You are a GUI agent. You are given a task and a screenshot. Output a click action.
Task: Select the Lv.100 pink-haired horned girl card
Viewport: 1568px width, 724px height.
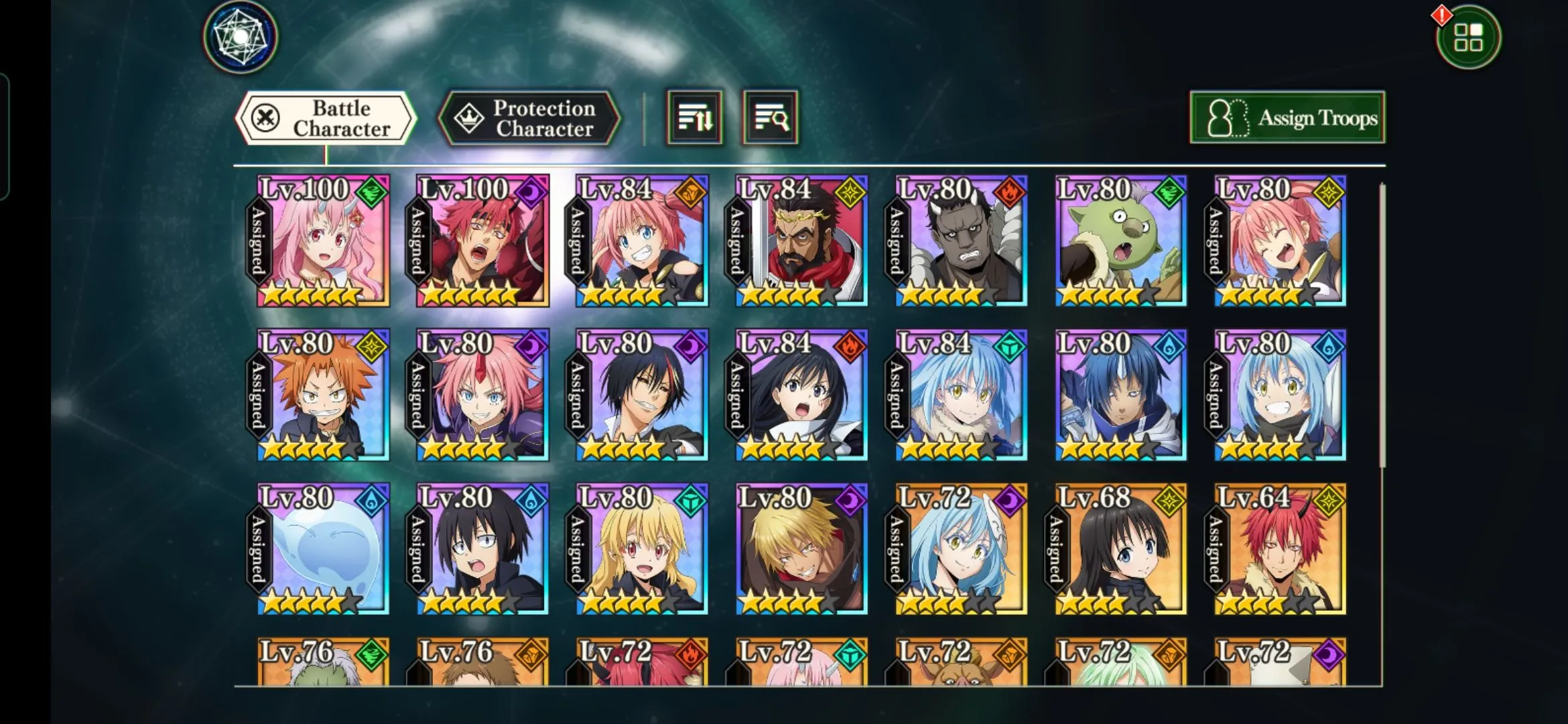click(323, 241)
